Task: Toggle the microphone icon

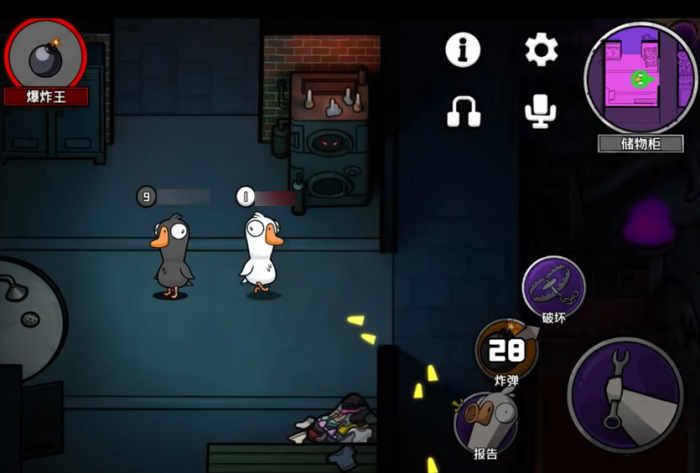Action: [541, 110]
